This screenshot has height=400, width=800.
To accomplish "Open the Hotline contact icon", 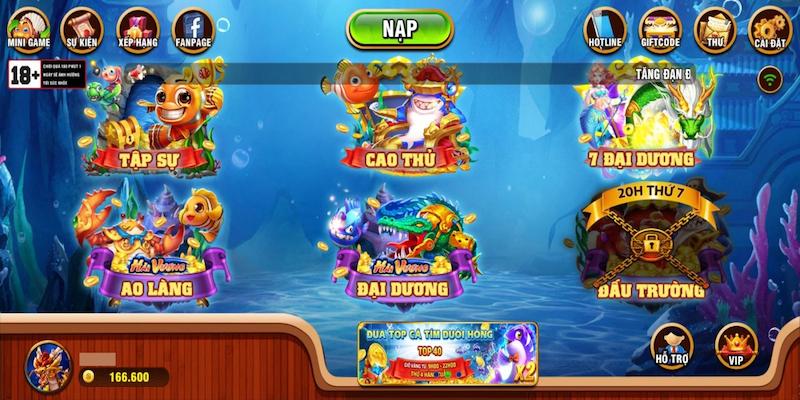I will 604,28.
